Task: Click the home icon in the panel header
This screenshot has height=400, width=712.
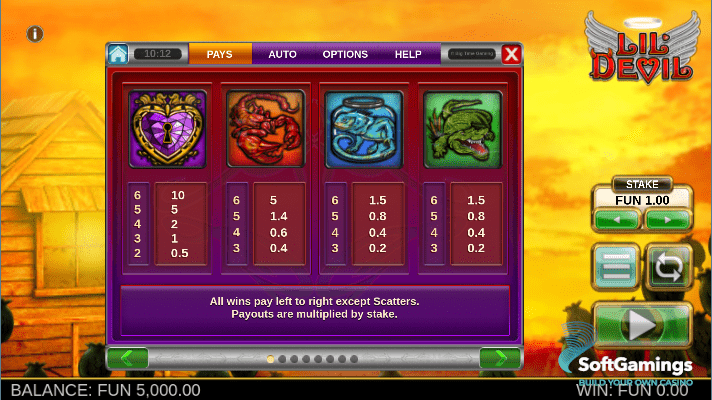Action: (119, 54)
